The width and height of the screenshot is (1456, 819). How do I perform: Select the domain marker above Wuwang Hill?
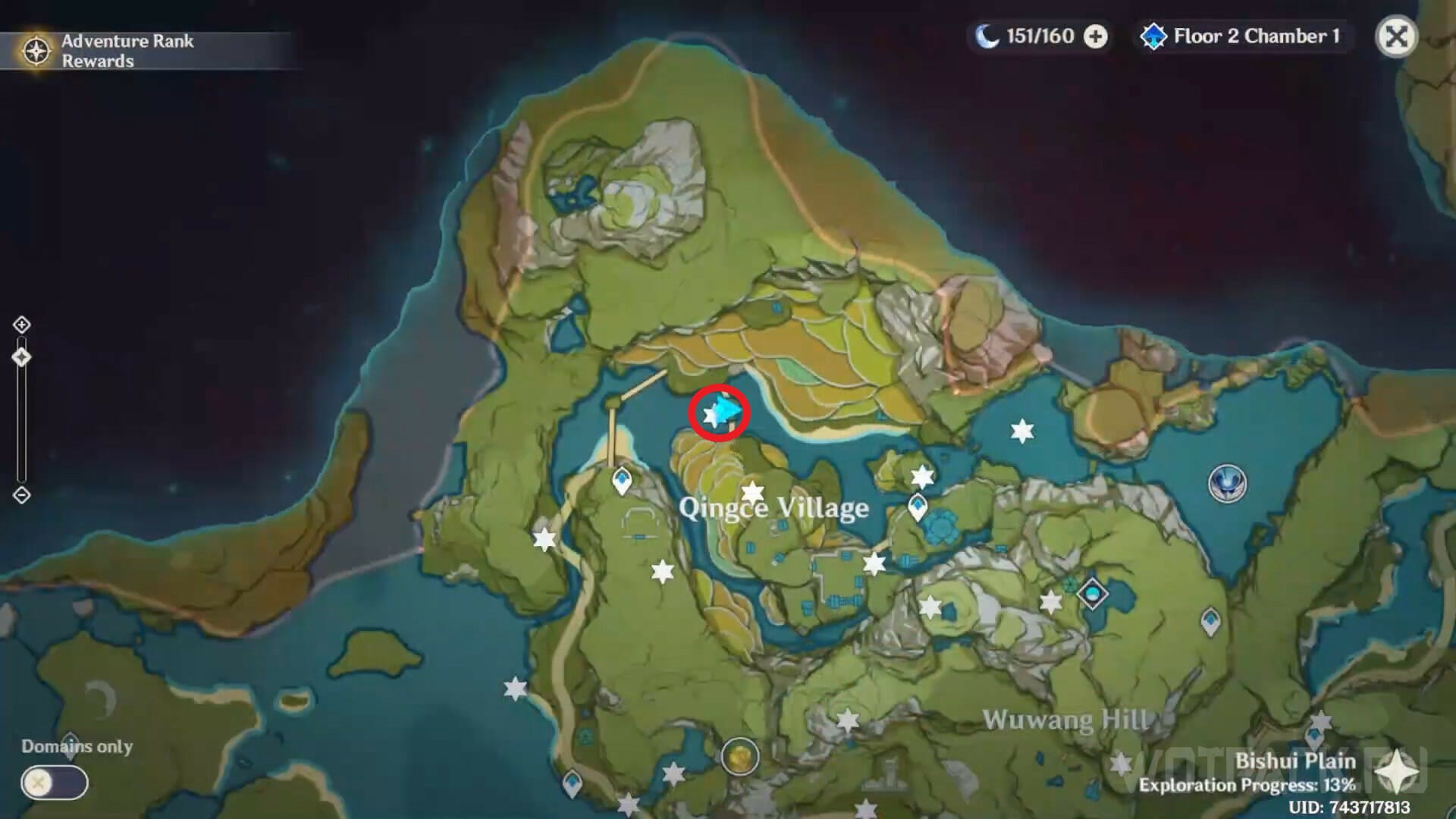click(x=1093, y=593)
